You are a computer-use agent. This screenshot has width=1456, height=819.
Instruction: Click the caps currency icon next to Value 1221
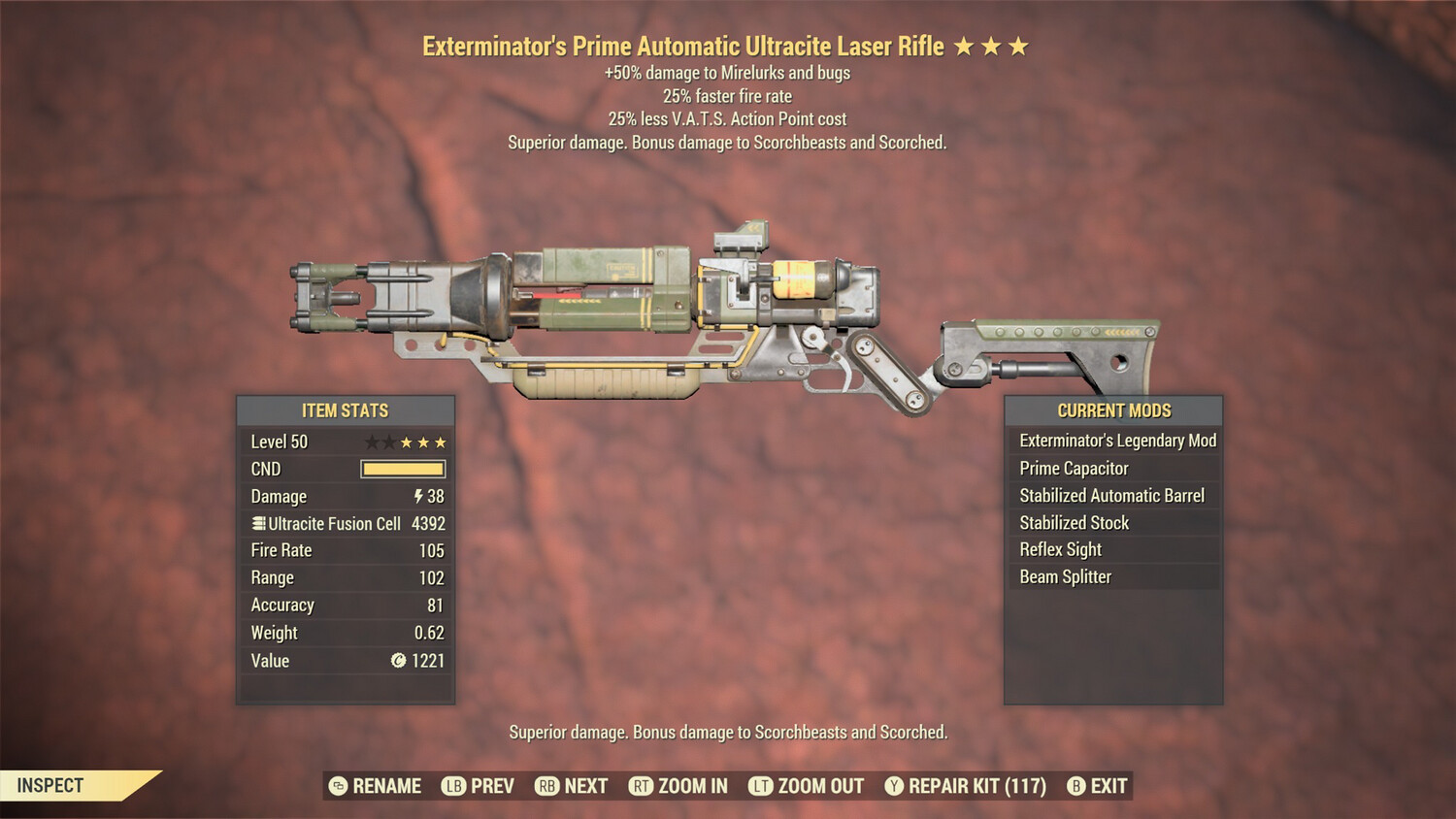pos(399,661)
